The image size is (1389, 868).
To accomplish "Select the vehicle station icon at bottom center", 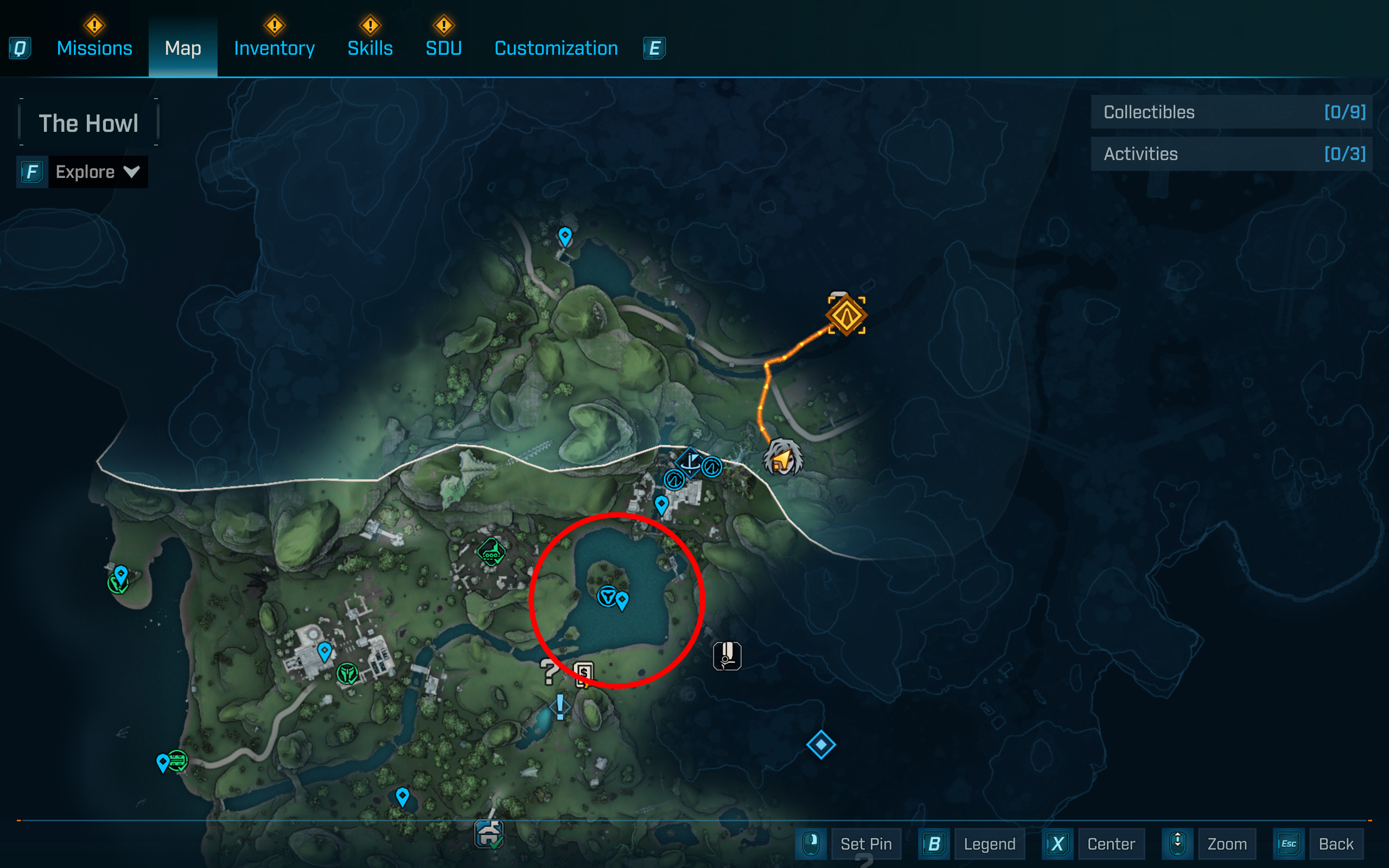I will click(489, 834).
